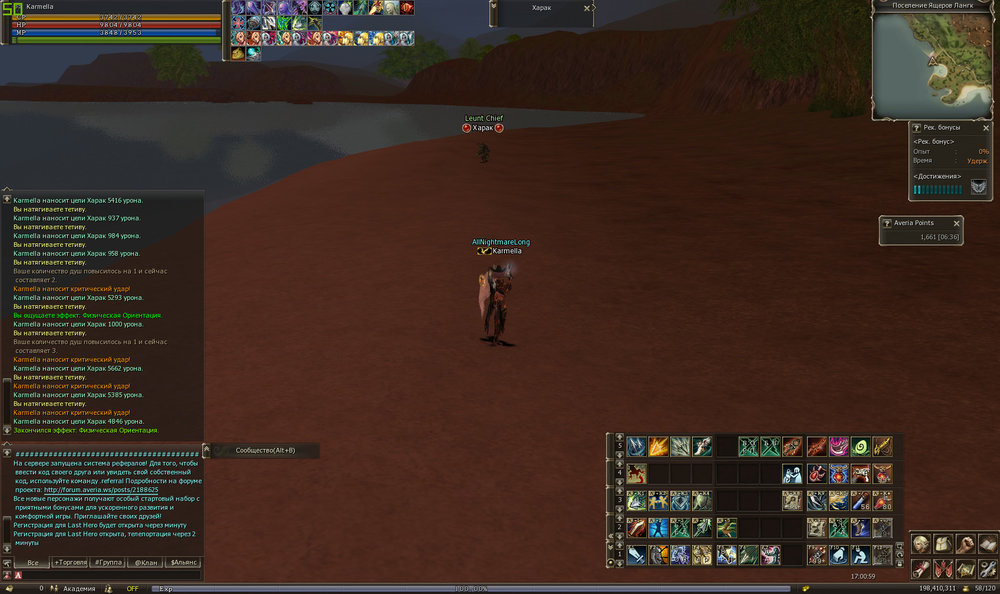Screen dimensions: 1000x594
Task: Select the Харак target bar at top
Action: pos(540,8)
